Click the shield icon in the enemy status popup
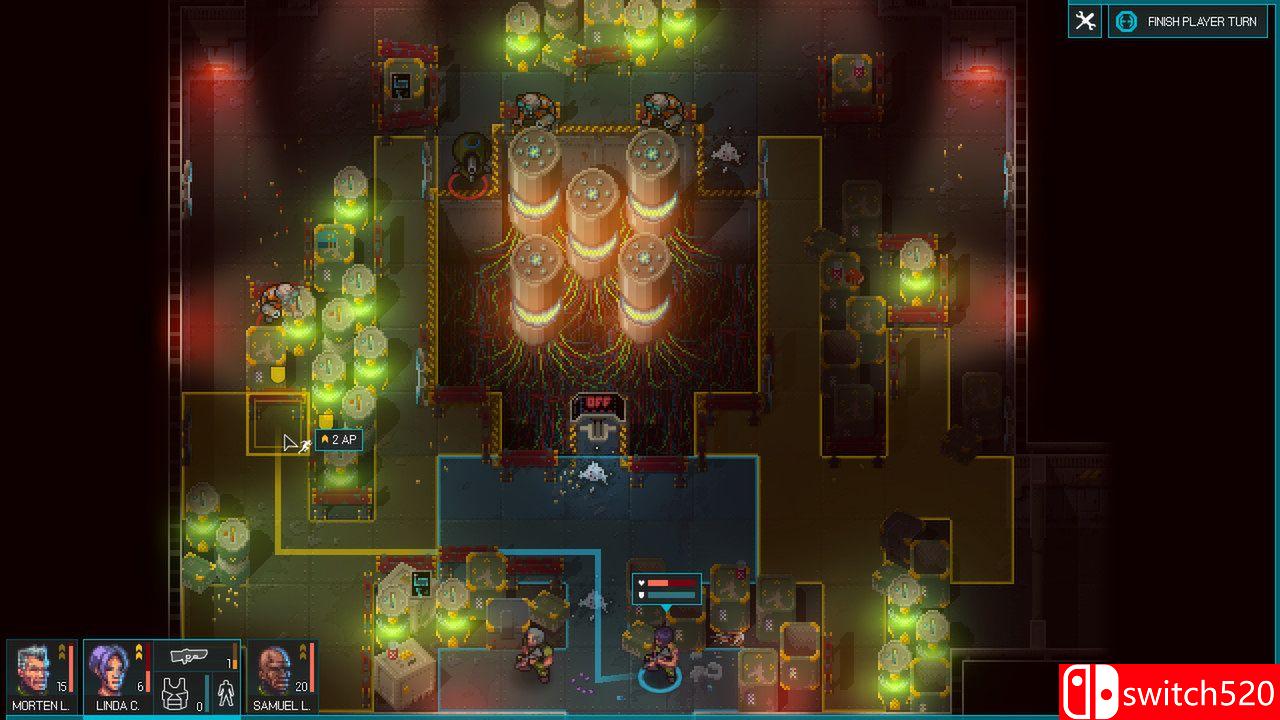This screenshot has height=720, width=1280. 641,595
